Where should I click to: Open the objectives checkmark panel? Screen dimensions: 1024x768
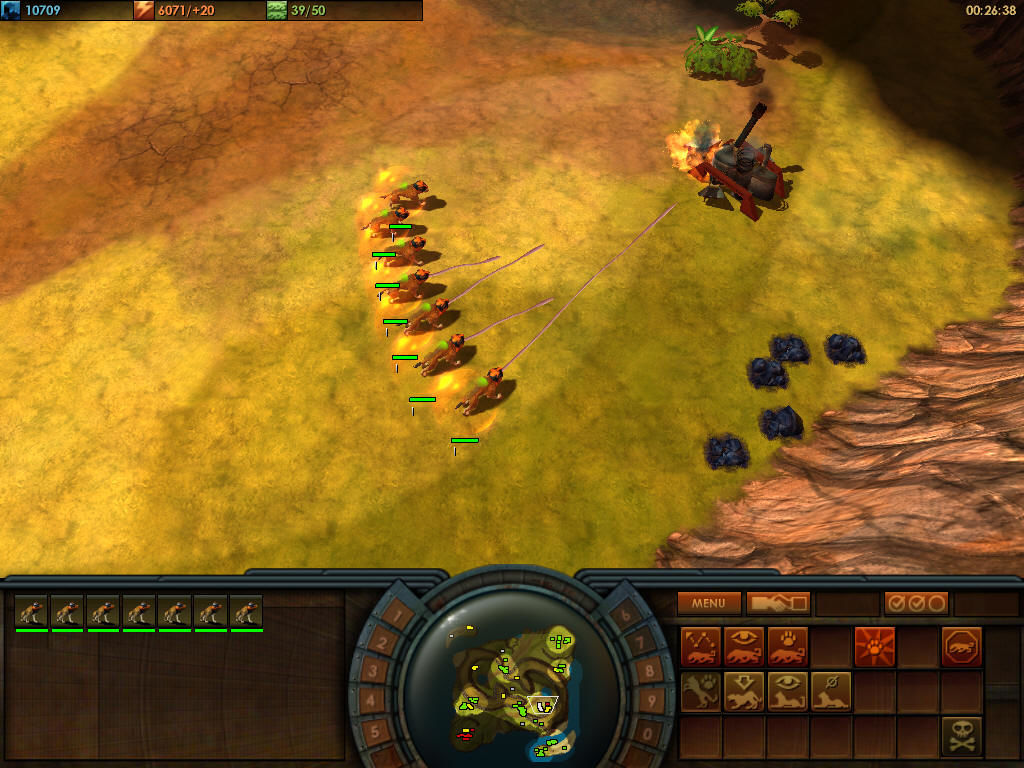[916, 603]
